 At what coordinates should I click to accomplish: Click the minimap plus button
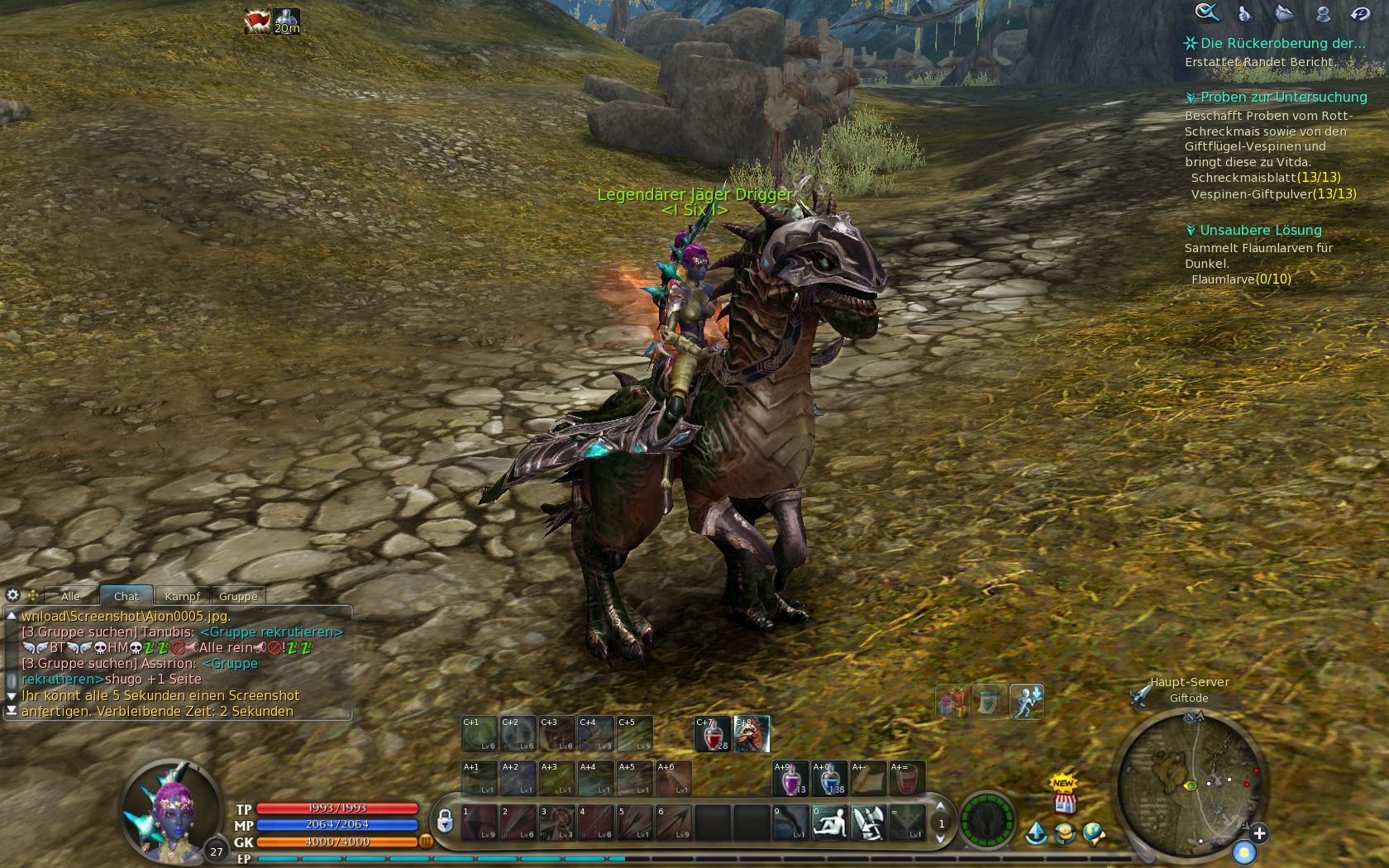(1258, 833)
